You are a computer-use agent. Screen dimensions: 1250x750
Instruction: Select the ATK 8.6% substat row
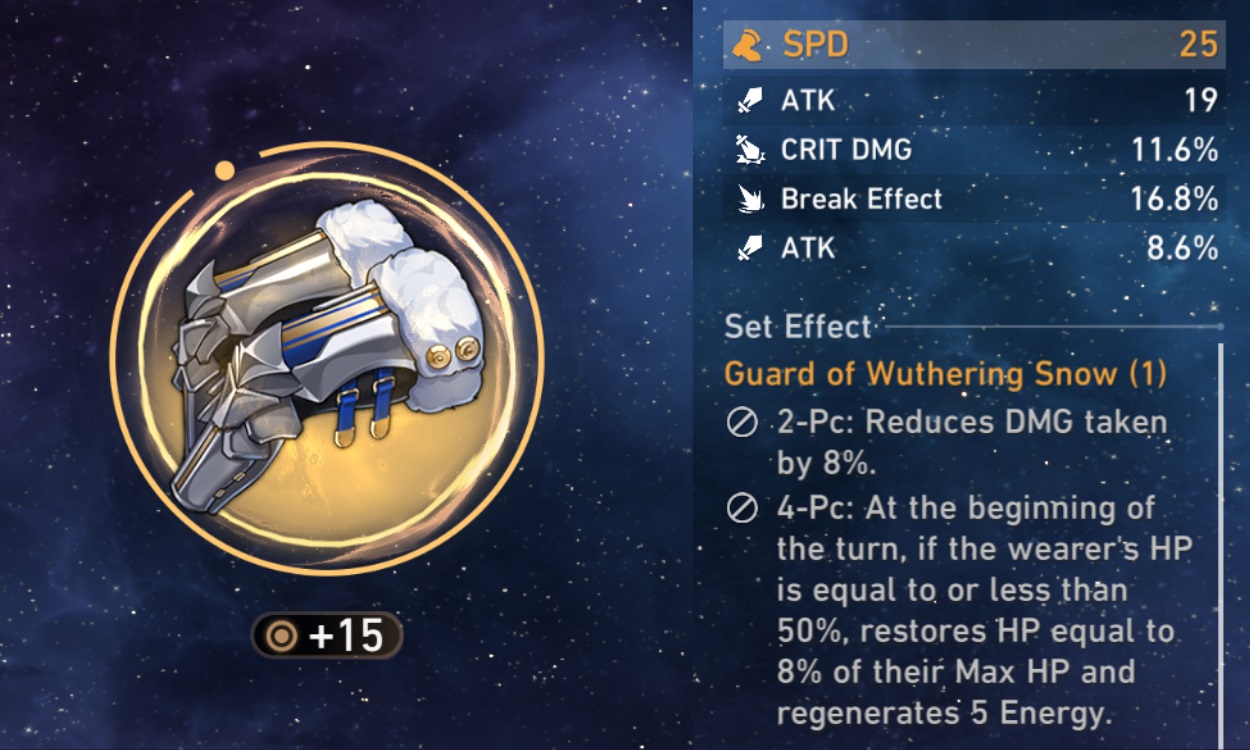(x=973, y=248)
